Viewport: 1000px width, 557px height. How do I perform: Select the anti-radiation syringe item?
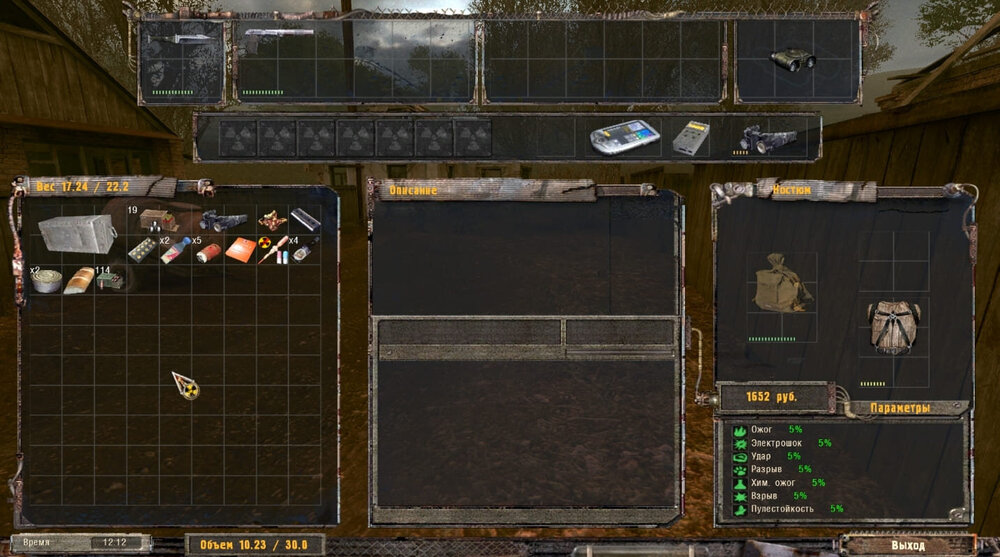270,250
